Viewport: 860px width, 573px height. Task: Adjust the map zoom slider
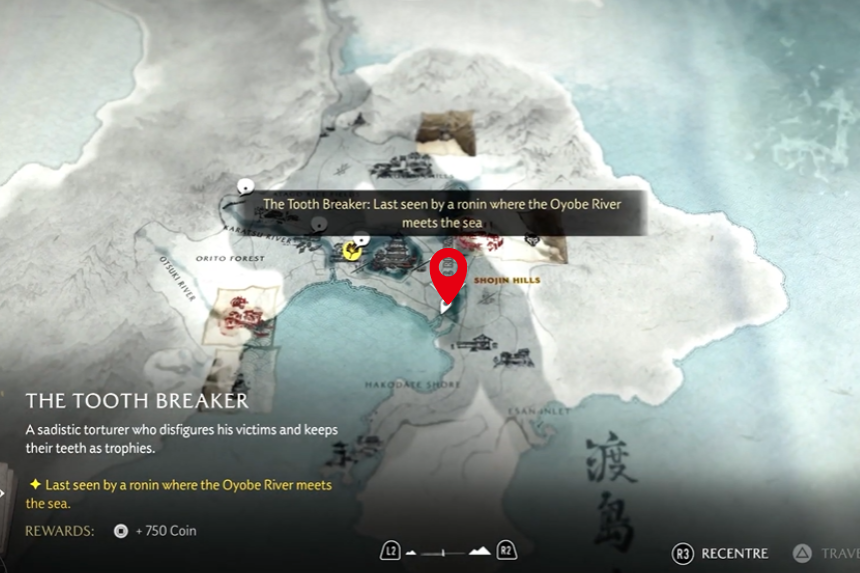[449, 551]
